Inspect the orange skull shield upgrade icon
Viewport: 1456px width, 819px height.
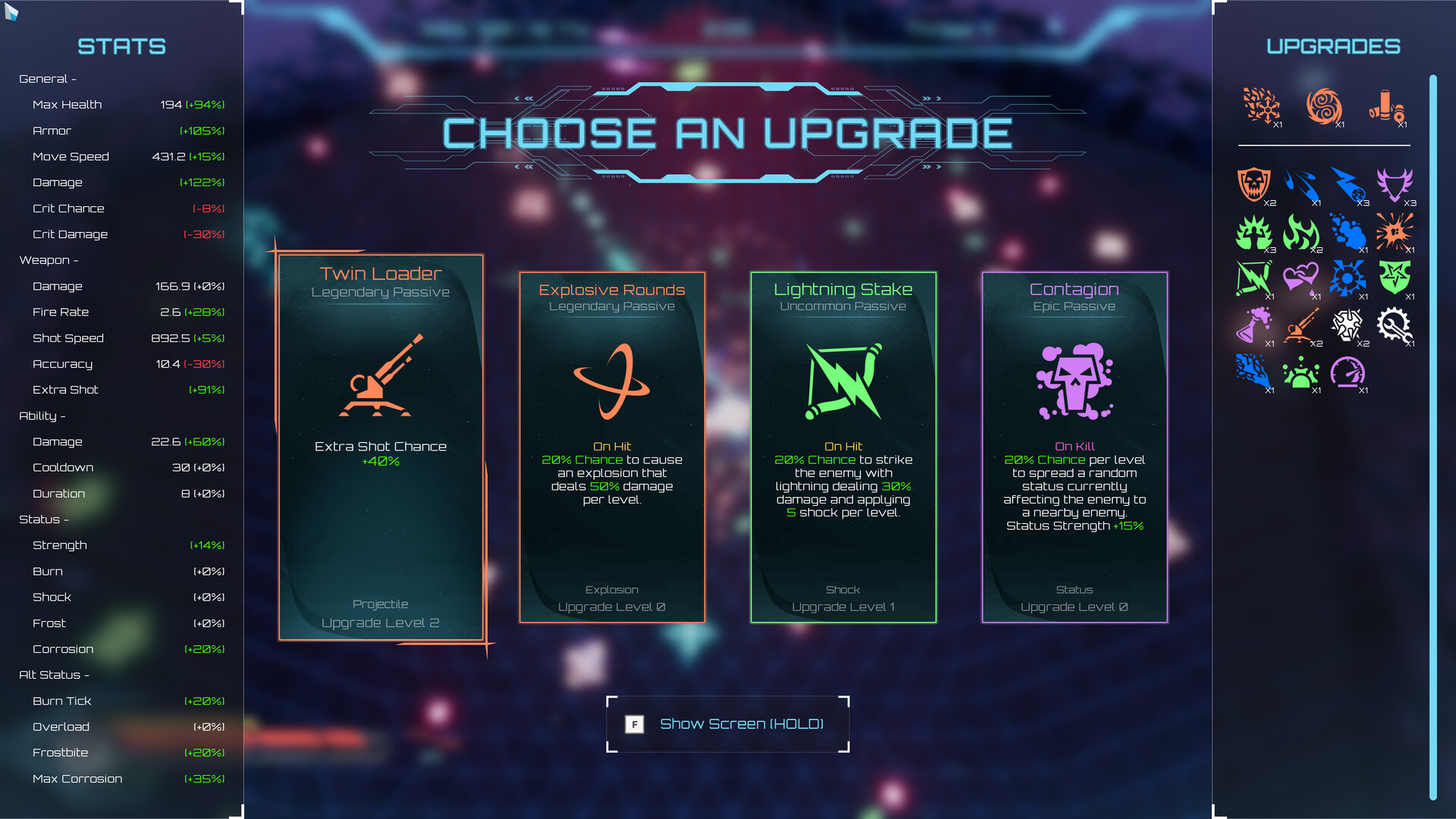pyautogui.click(x=1254, y=184)
